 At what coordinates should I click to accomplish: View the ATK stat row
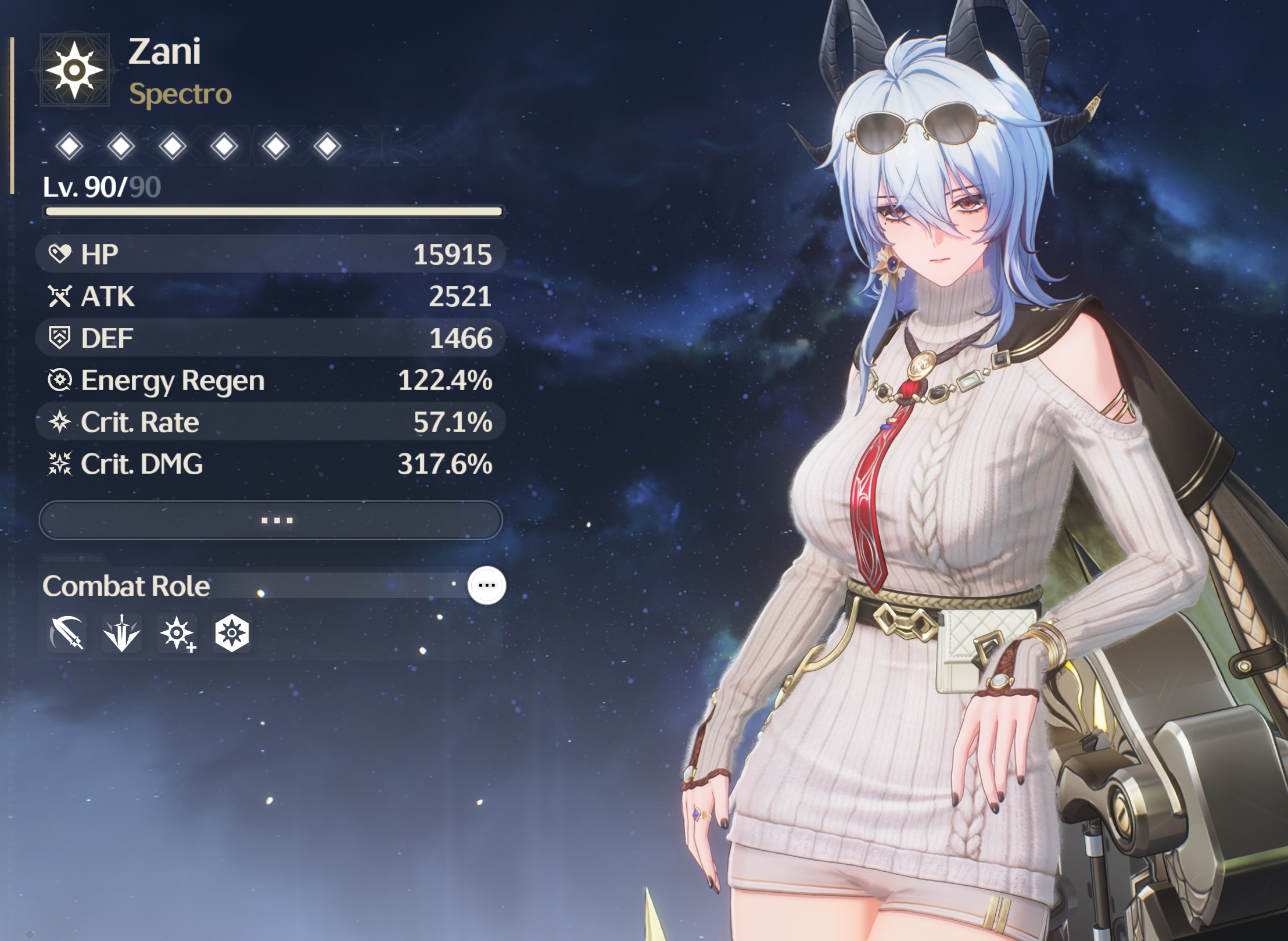pos(270,296)
